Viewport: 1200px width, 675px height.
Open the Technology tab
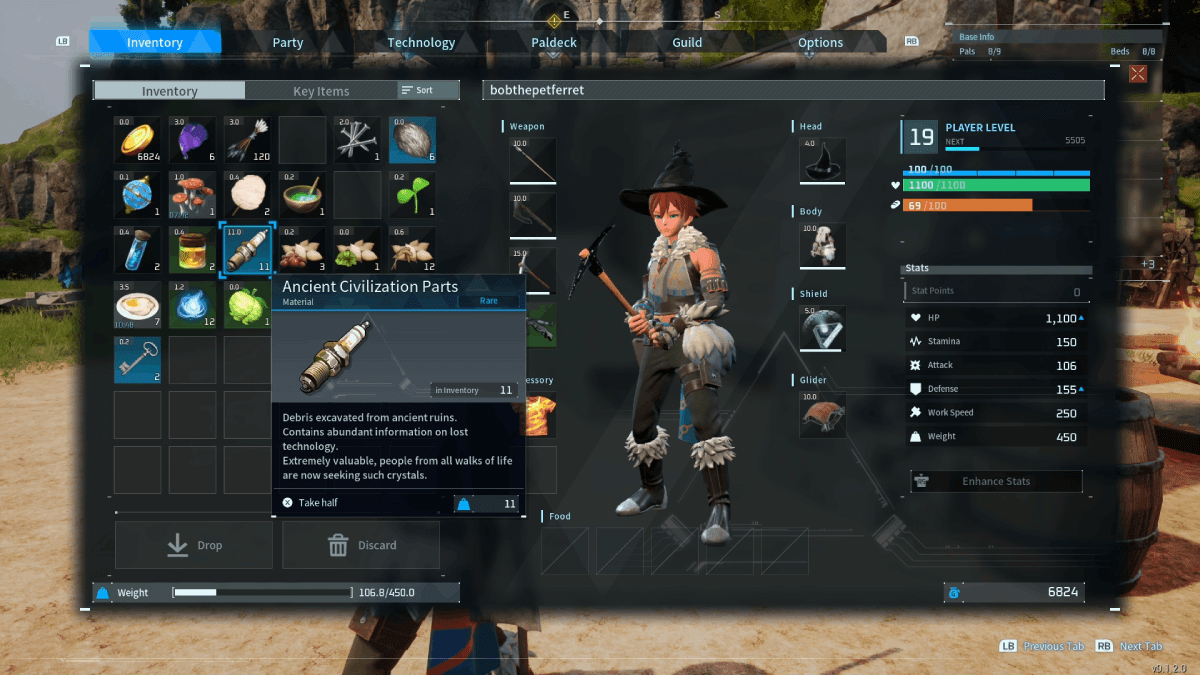coord(421,42)
